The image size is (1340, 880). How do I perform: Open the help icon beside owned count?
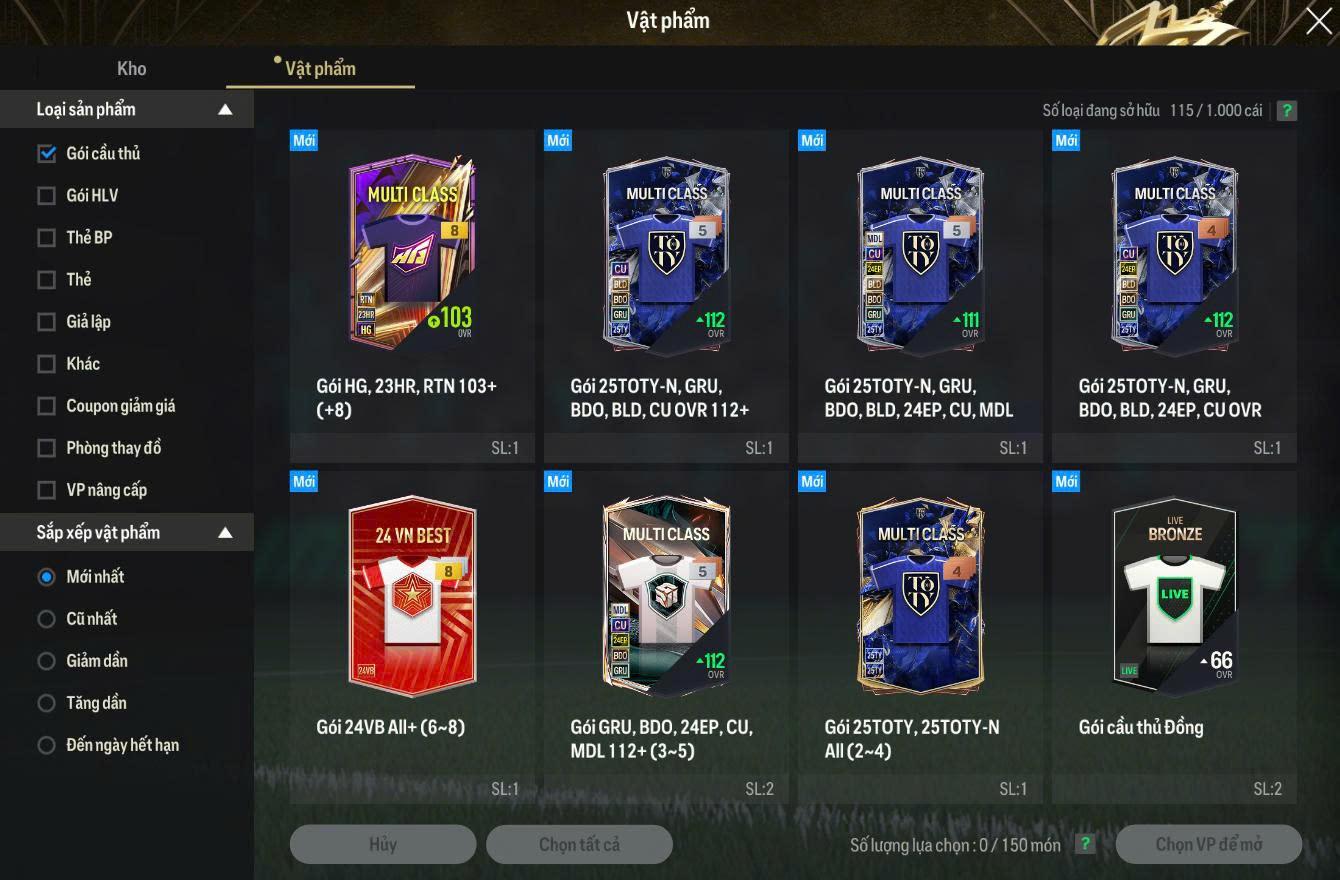tap(1287, 110)
